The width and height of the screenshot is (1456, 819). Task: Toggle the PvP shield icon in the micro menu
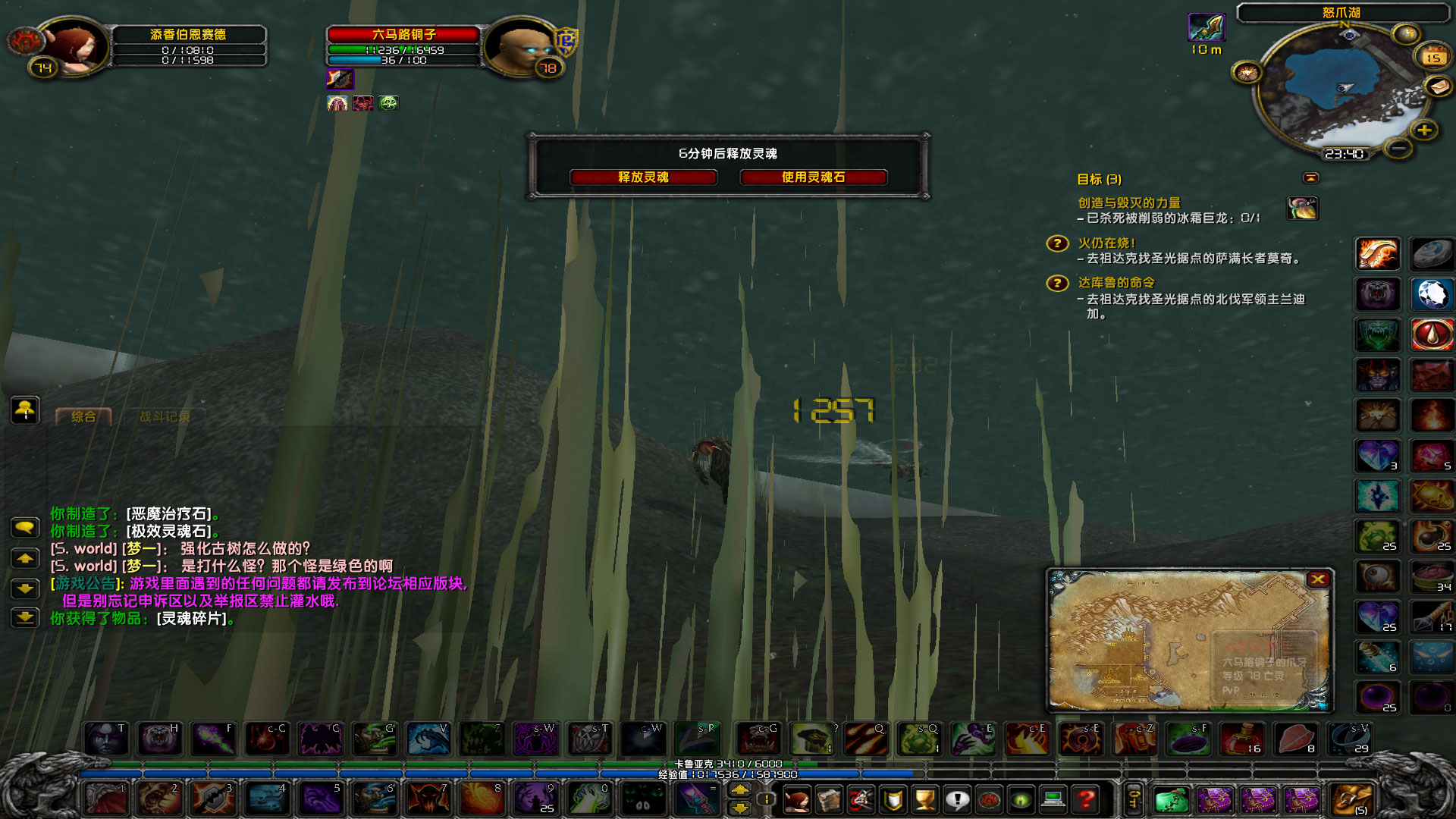coord(893,799)
